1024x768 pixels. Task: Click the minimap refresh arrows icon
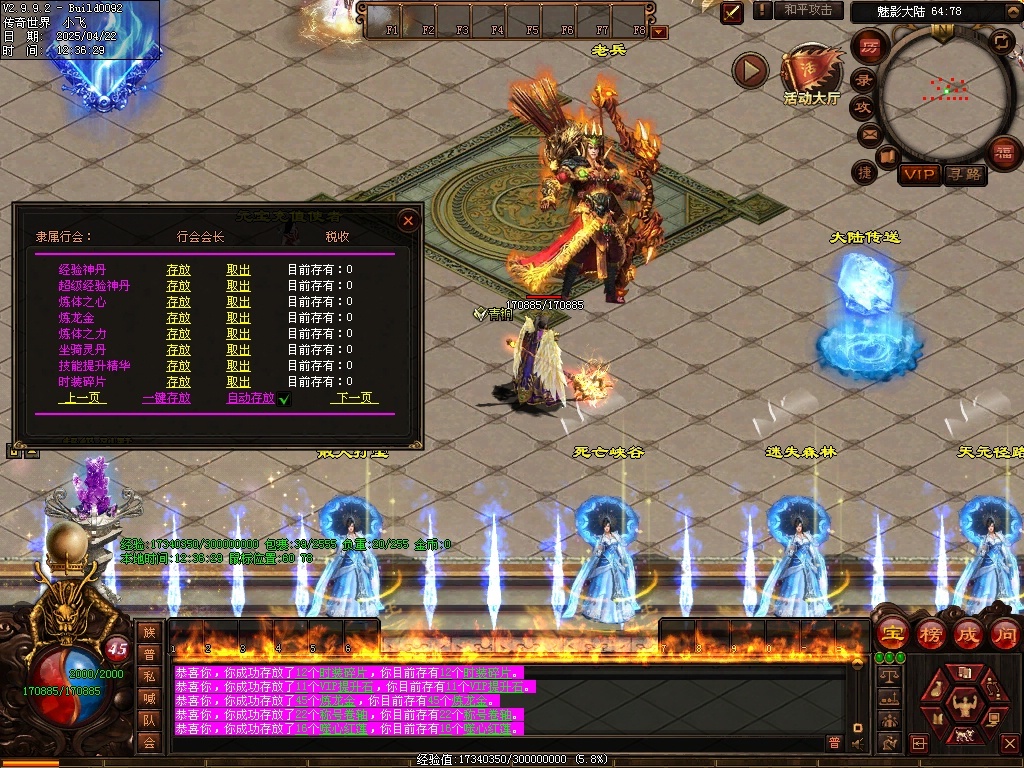click(1001, 41)
